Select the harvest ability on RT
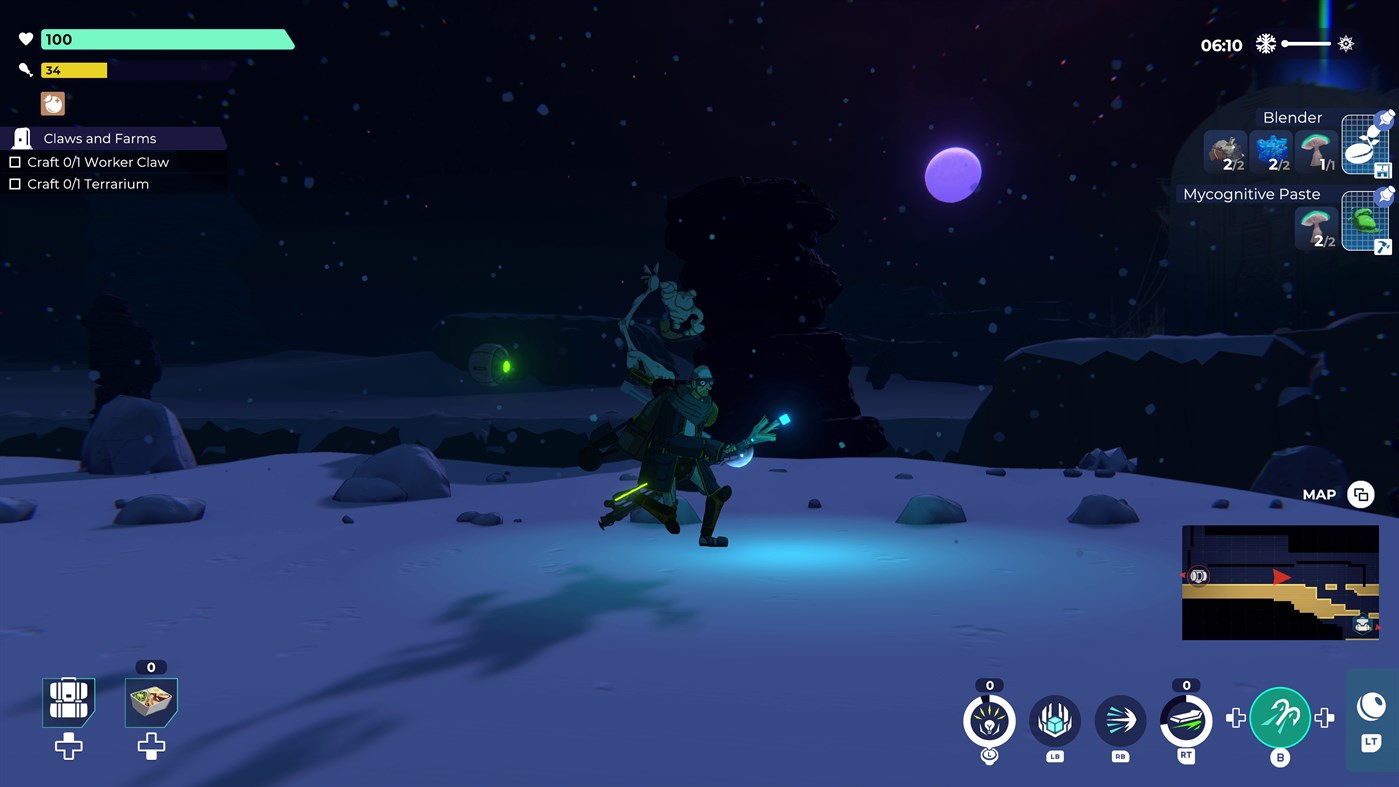This screenshot has height=787, width=1399. click(x=1185, y=718)
